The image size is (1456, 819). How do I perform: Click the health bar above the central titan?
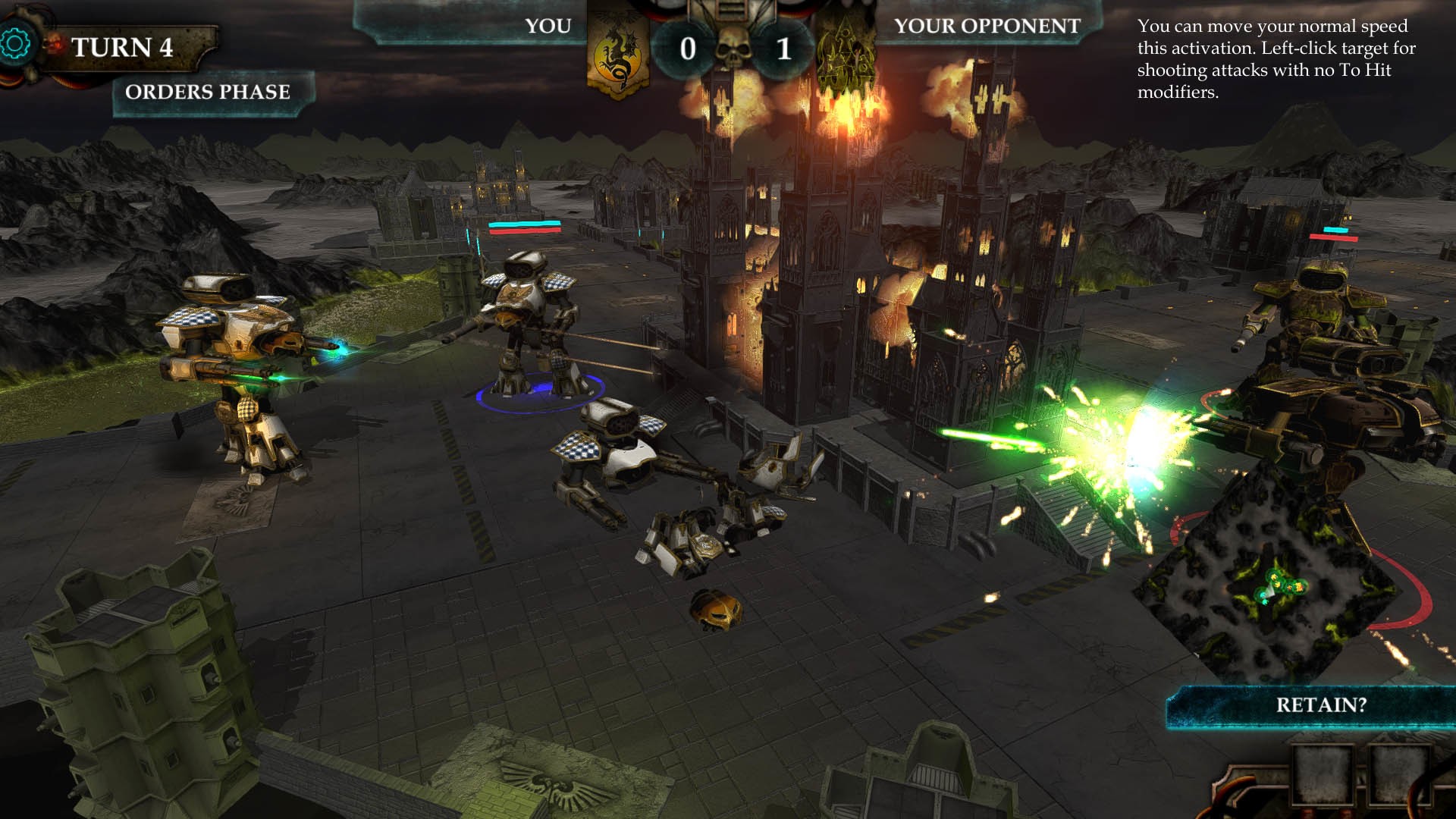tap(525, 226)
